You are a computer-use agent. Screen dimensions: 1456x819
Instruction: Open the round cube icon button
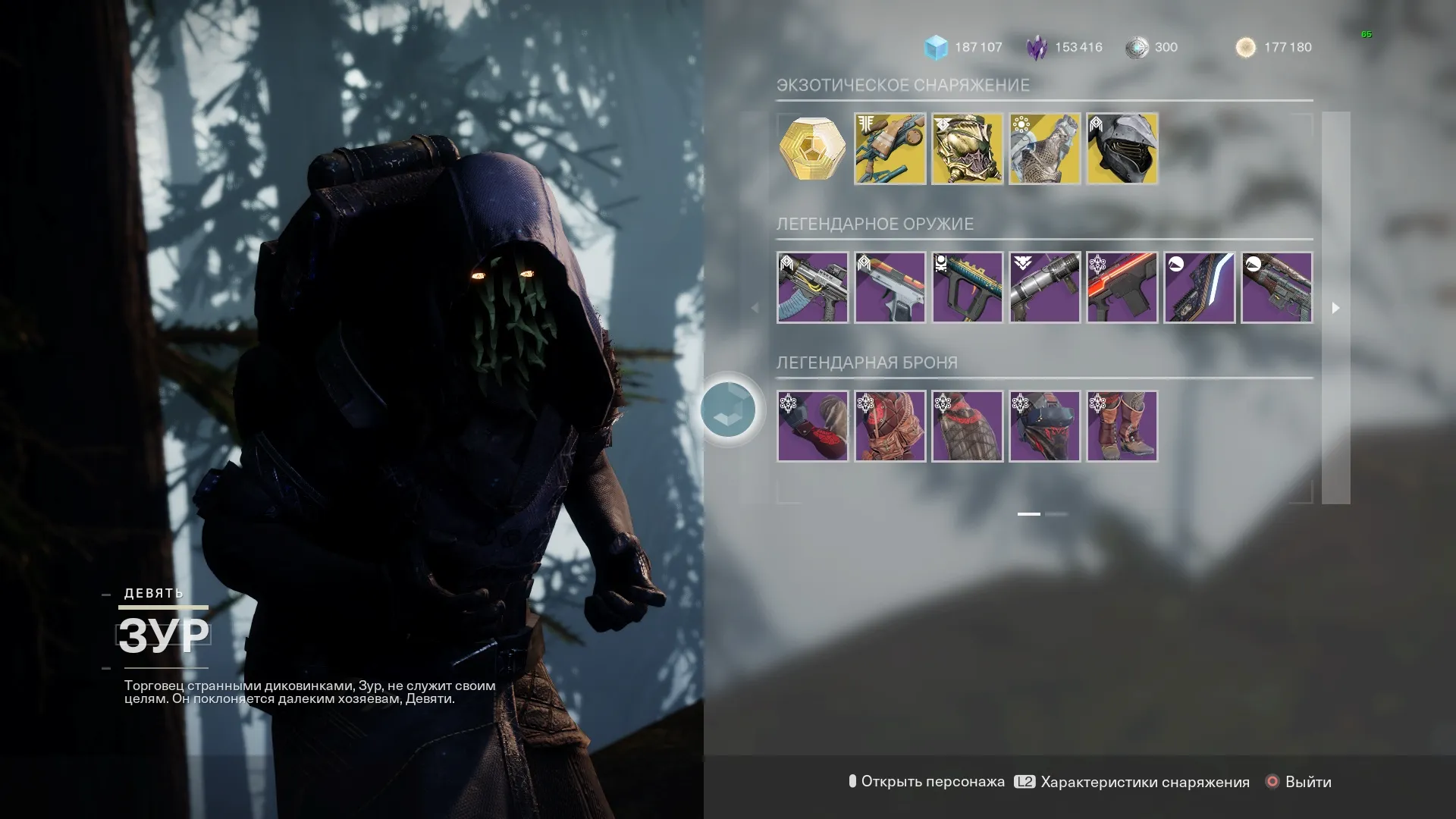coord(728,409)
